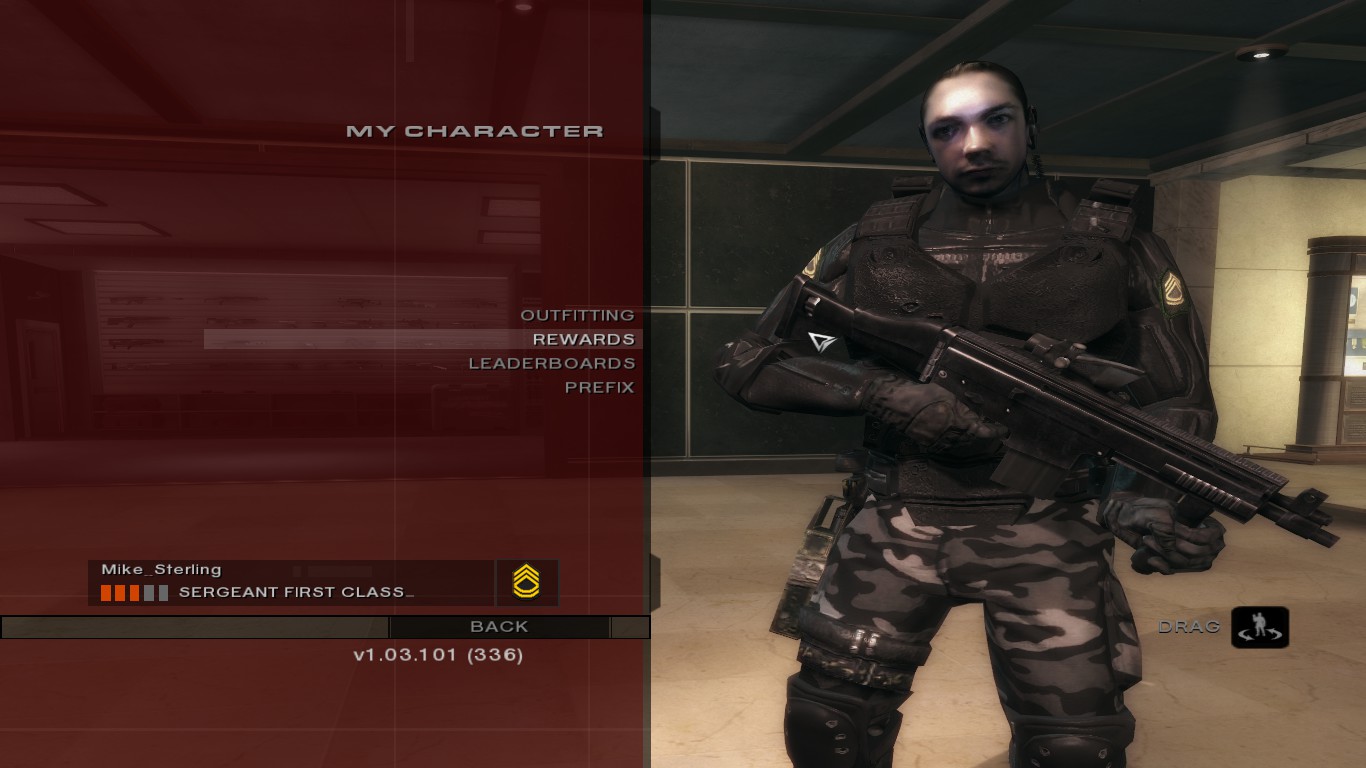Click the Sergeant First Class rank insignia
Viewport: 1366px width, 768px height.
pyautogui.click(x=526, y=582)
